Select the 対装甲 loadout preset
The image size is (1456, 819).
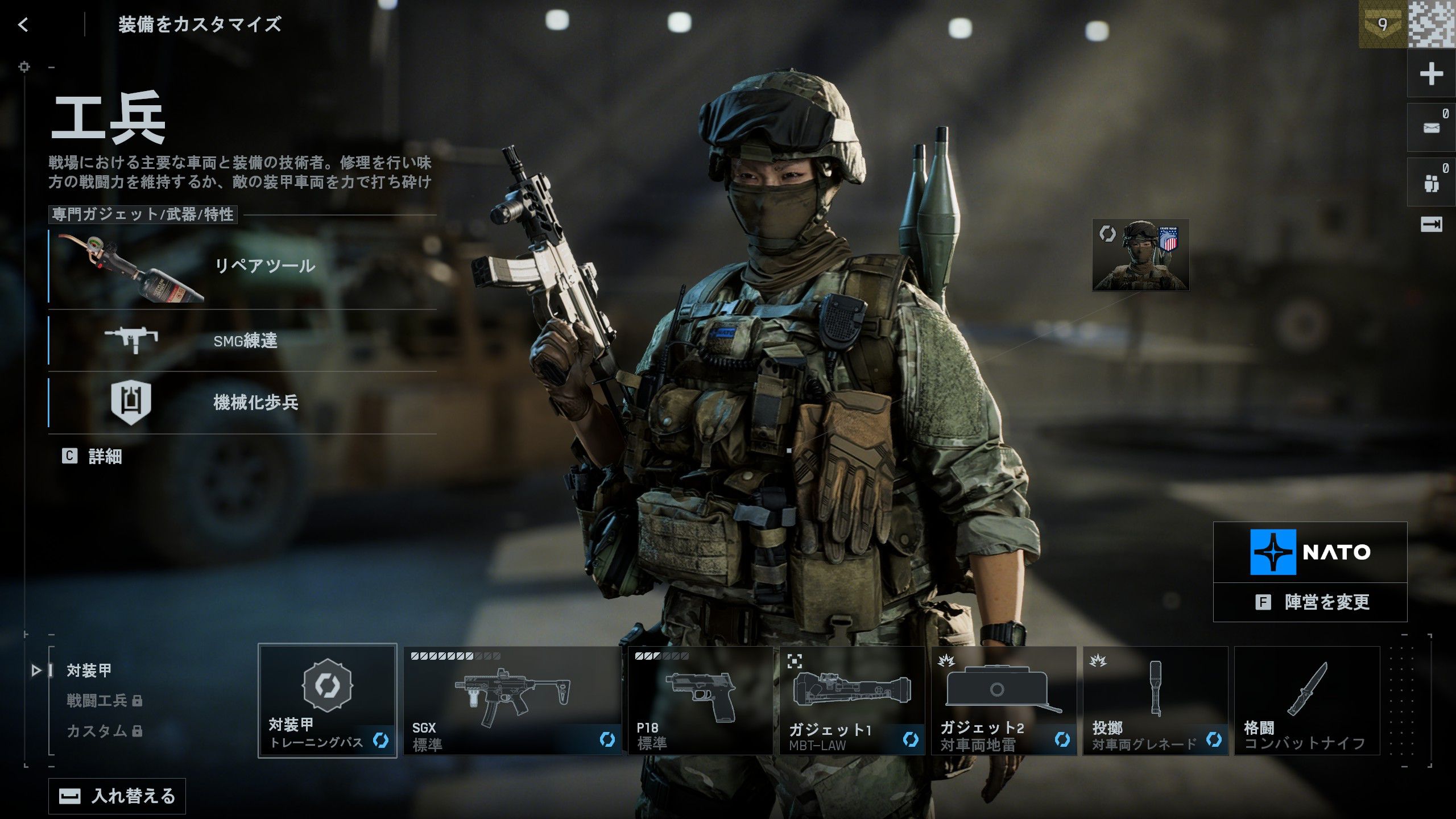pyautogui.click(x=89, y=671)
